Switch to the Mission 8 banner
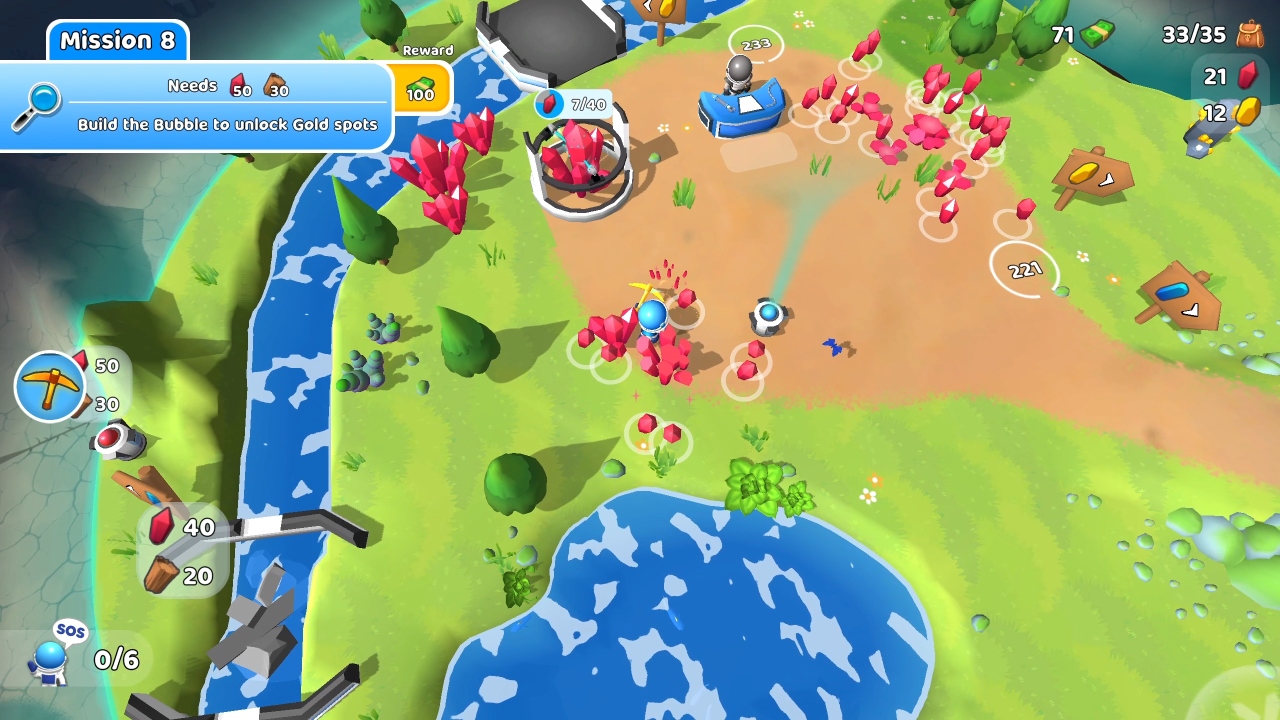1280x720 pixels. [117, 40]
